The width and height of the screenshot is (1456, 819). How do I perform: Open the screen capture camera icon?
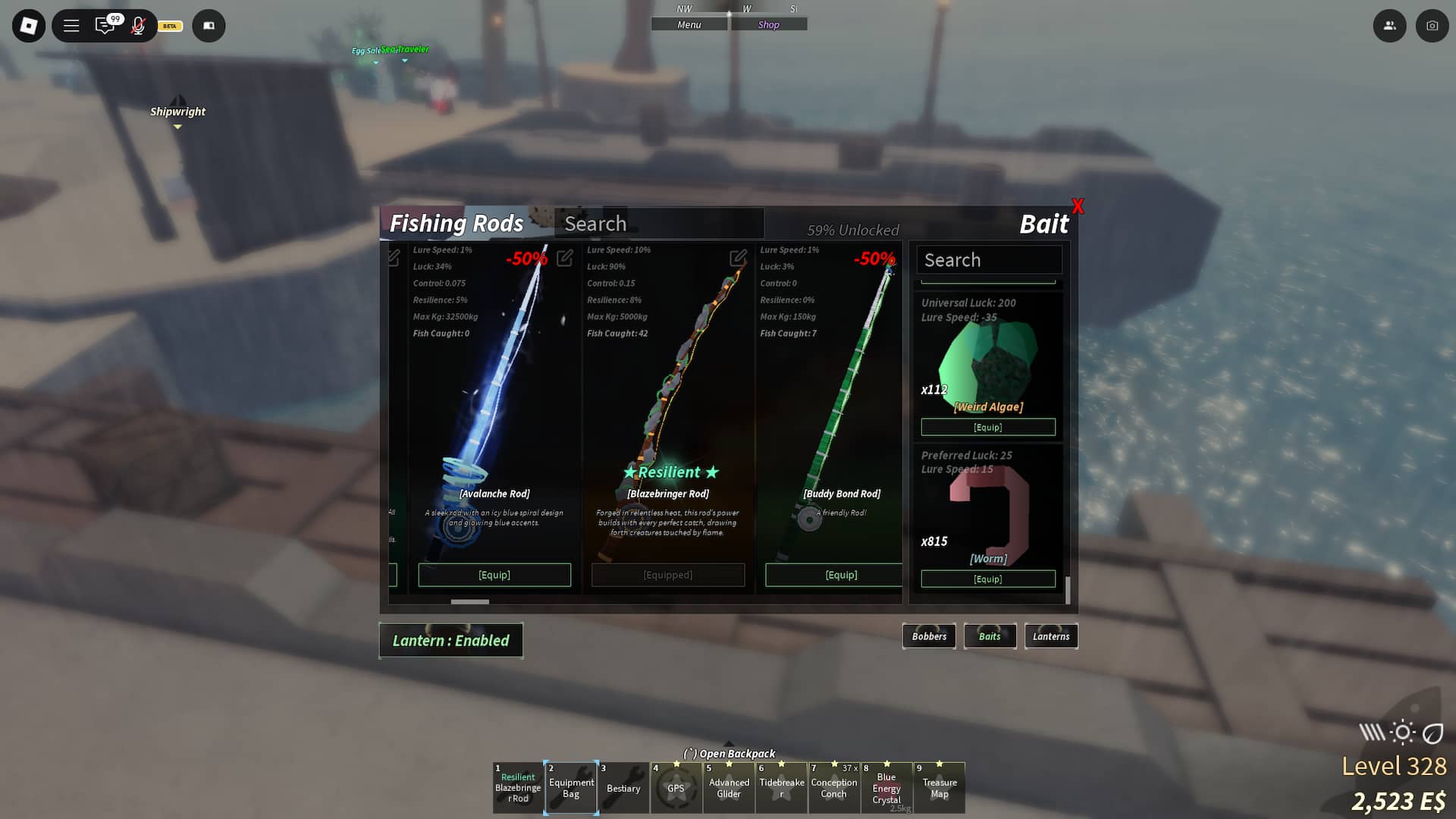(x=1432, y=25)
